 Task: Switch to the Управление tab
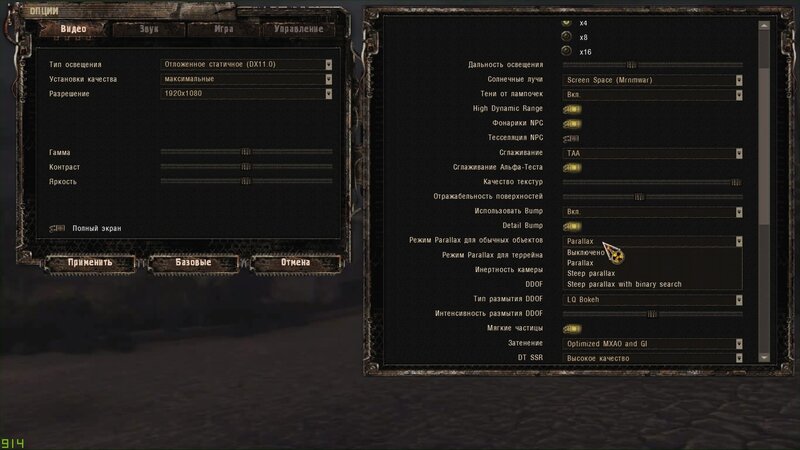click(298, 29)
